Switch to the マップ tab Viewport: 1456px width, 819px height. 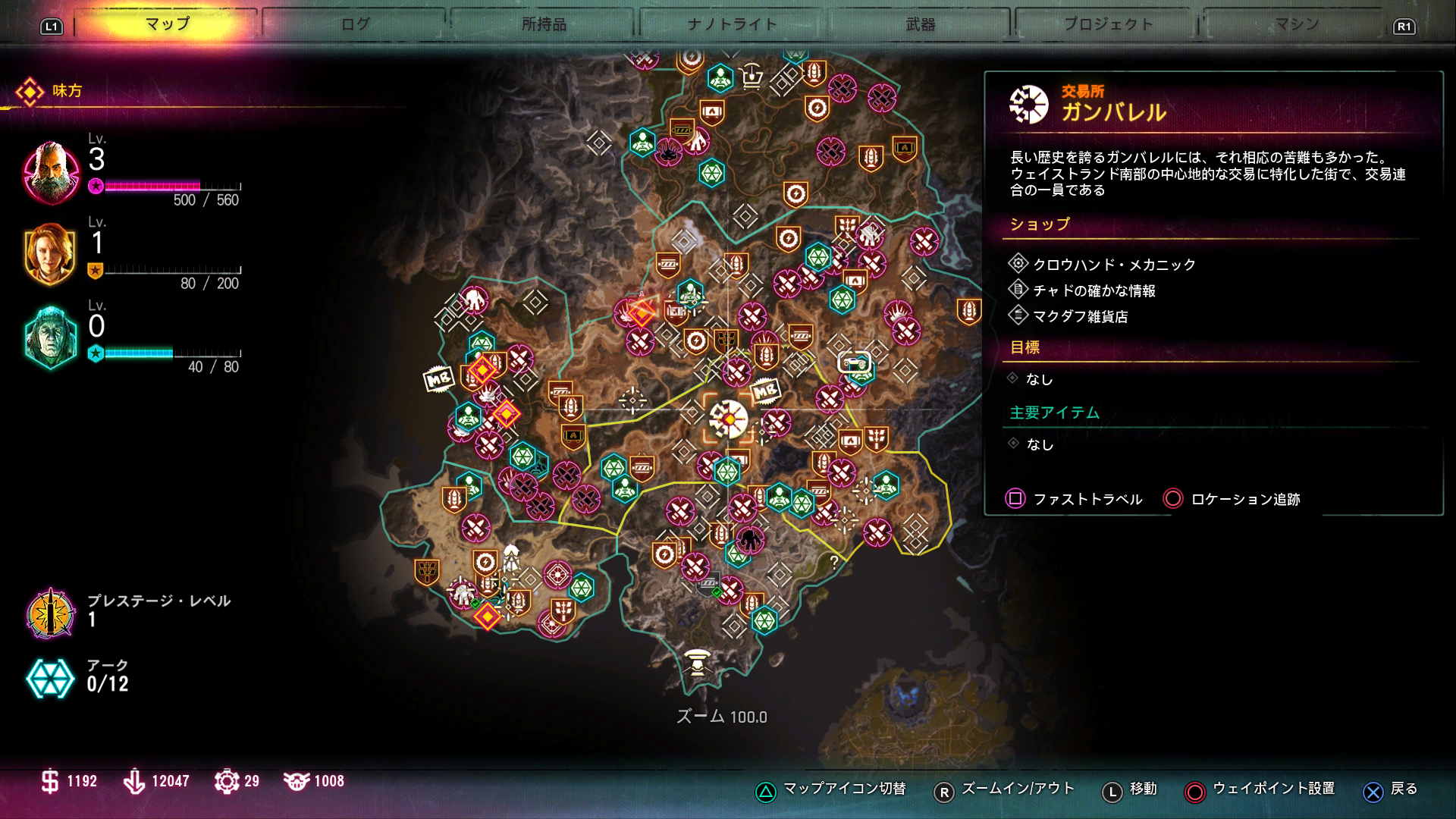point(168,24)
